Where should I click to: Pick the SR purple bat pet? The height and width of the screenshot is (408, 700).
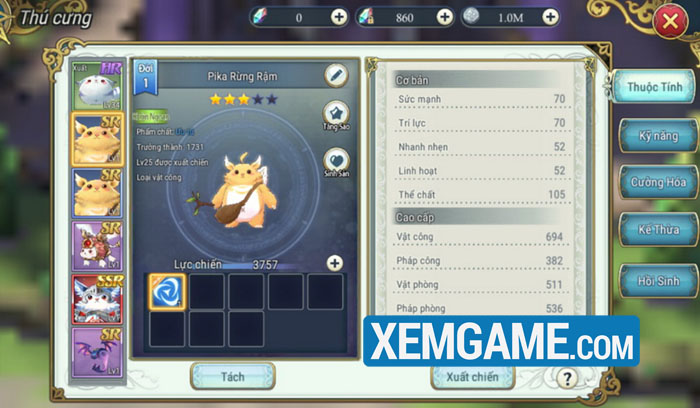[x=97, y=352]
